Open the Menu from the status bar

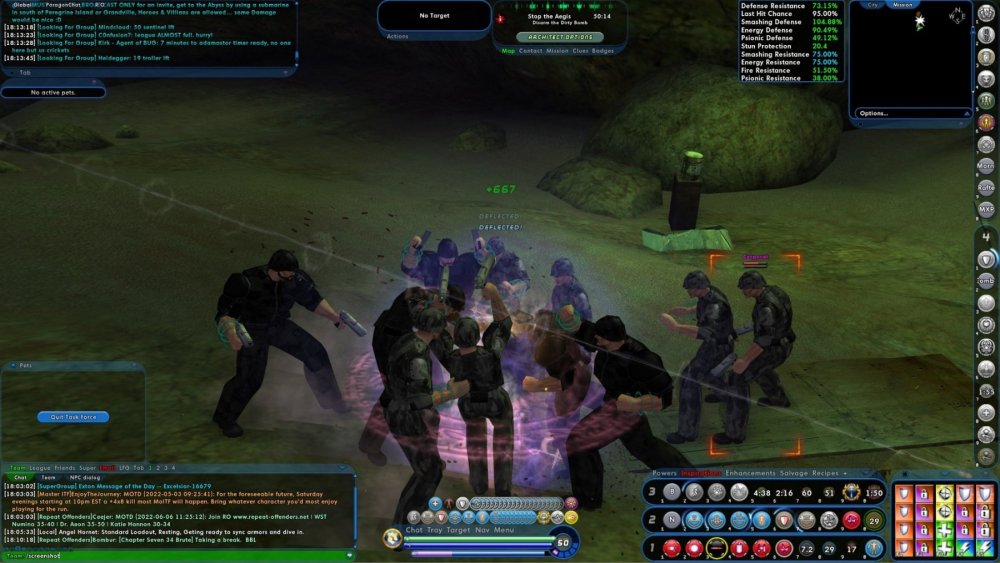(504, 530)
